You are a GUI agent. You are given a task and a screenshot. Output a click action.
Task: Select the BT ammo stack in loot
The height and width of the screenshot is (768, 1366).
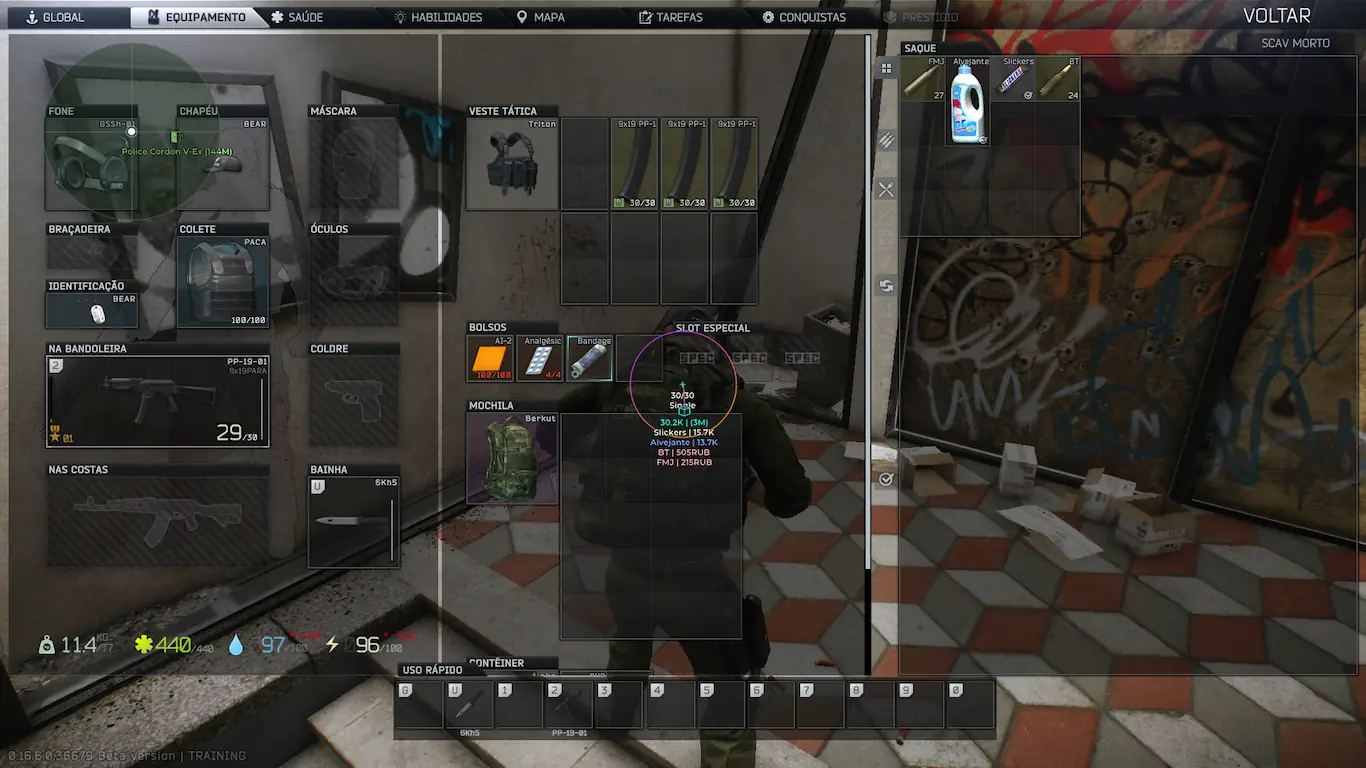[1058, 79]
